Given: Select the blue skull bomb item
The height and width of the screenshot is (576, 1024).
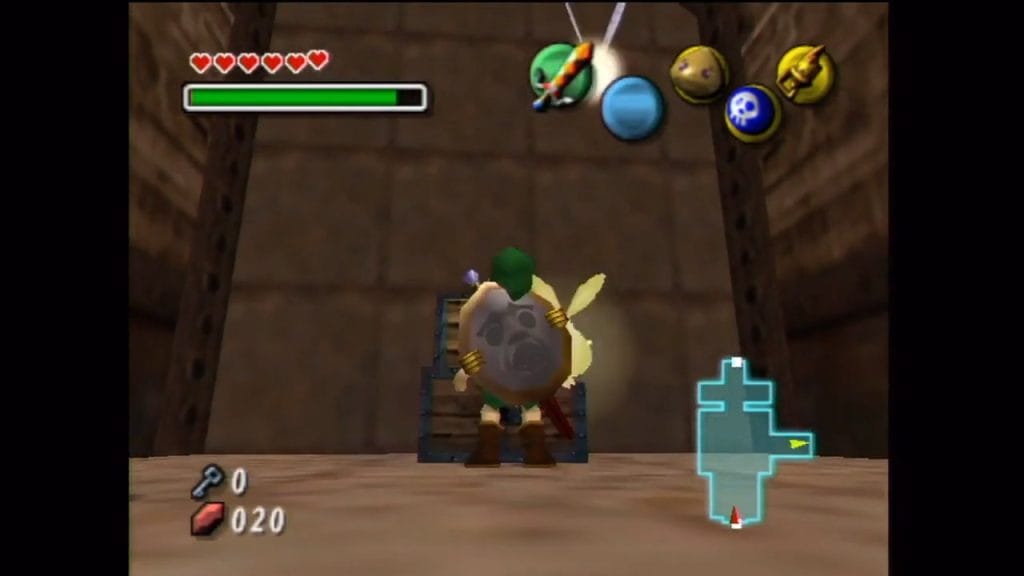Looking at the screenshot, I should 752,112.
